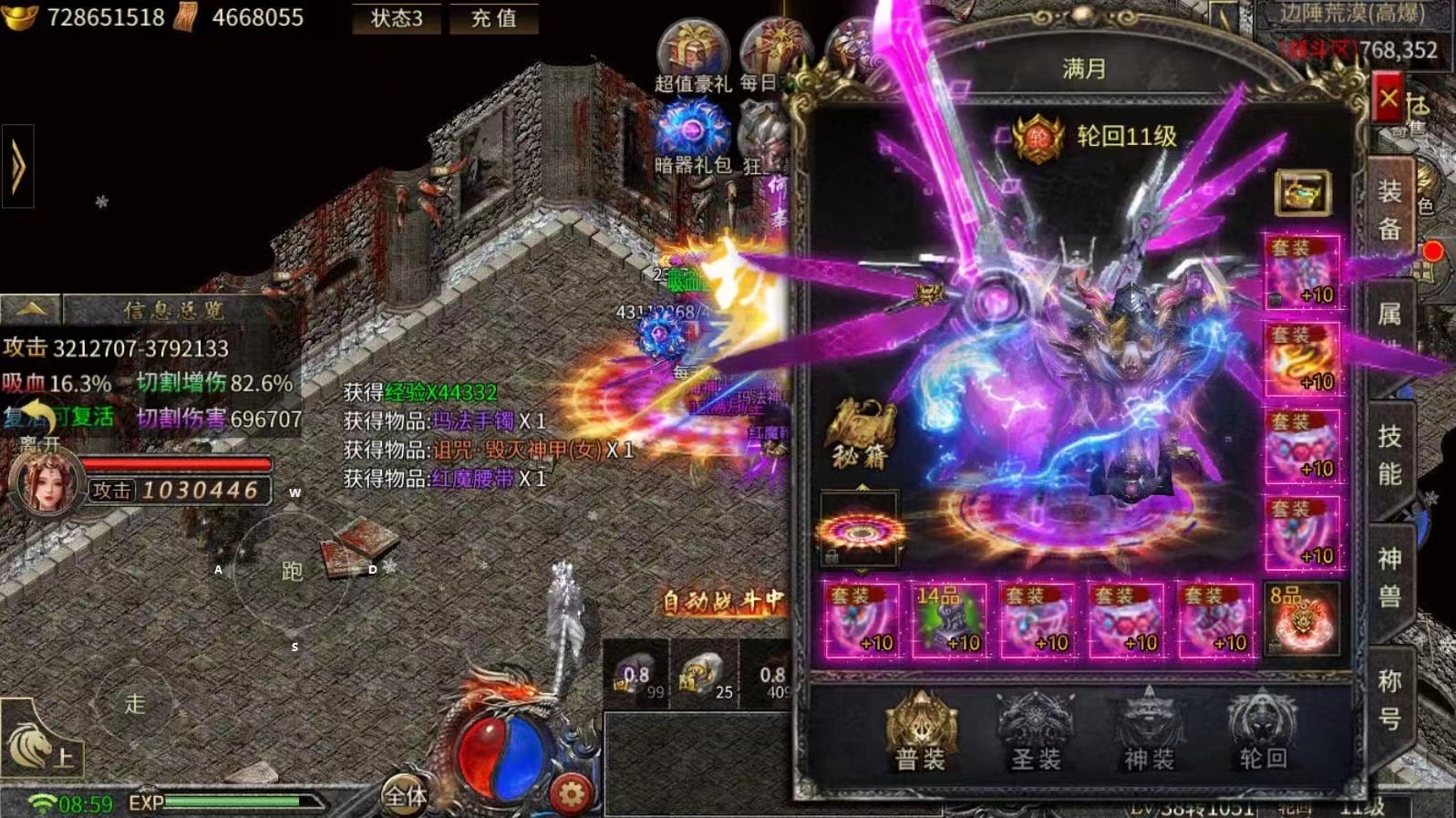Close the character equipment panel

pyautogui.click(x=1388, y=98)
